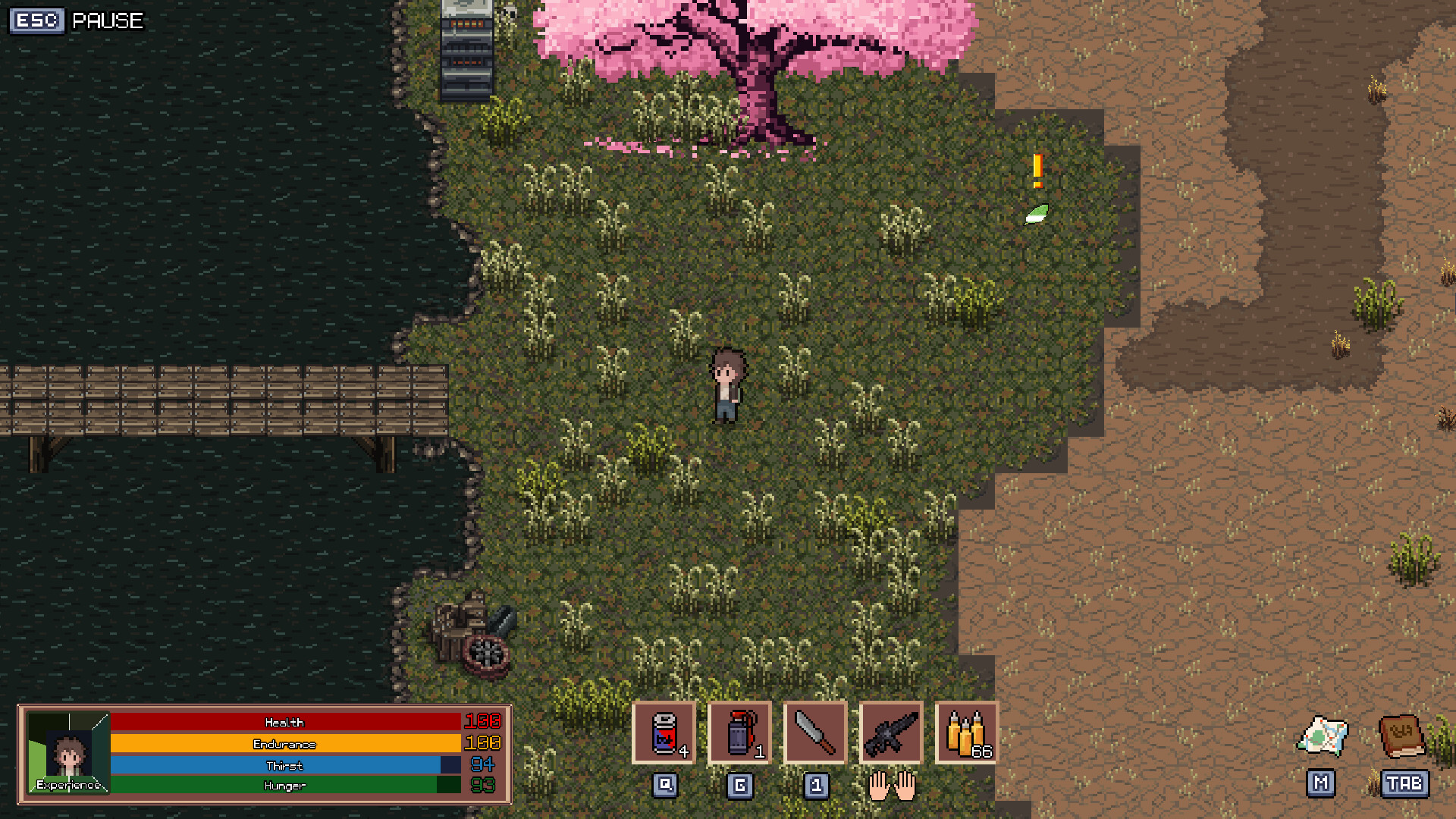The height and width of the screenshot is (819, 1456).
Task: Click the dropped green item near the alert
Action: (1037, 215)
